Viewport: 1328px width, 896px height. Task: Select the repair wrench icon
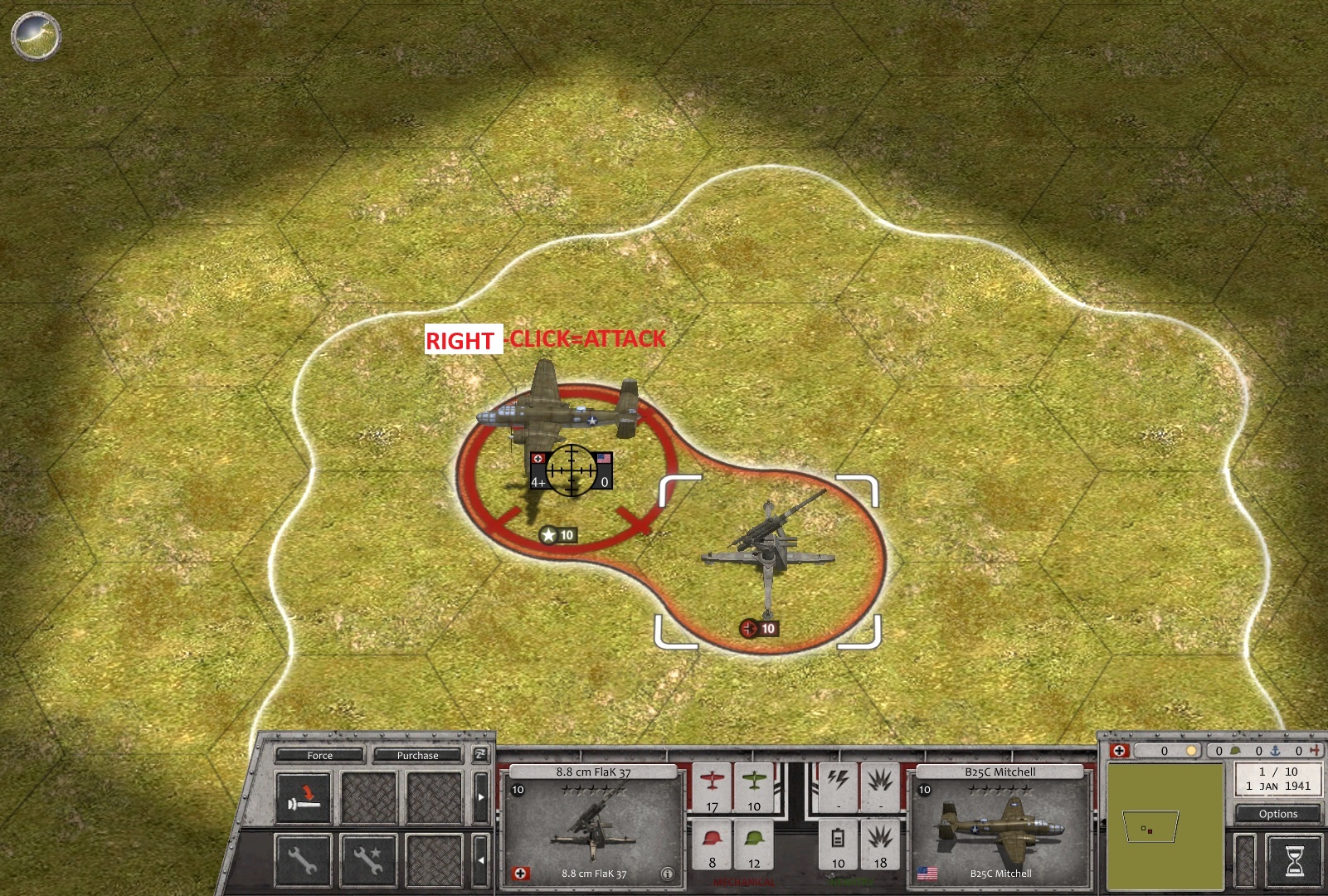(x=304, y=861)
